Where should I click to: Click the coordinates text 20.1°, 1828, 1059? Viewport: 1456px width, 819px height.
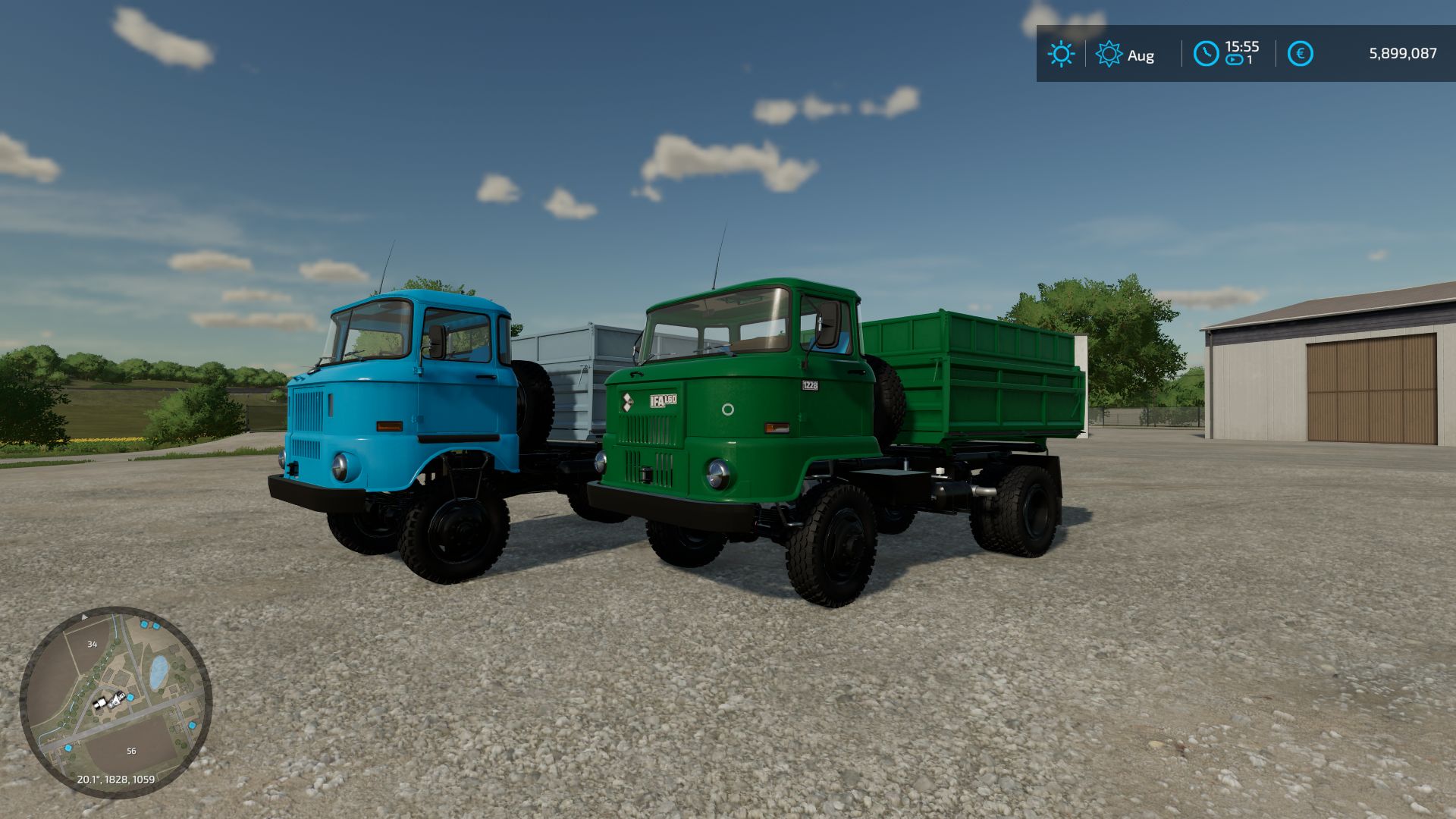(x=116, y=778)
